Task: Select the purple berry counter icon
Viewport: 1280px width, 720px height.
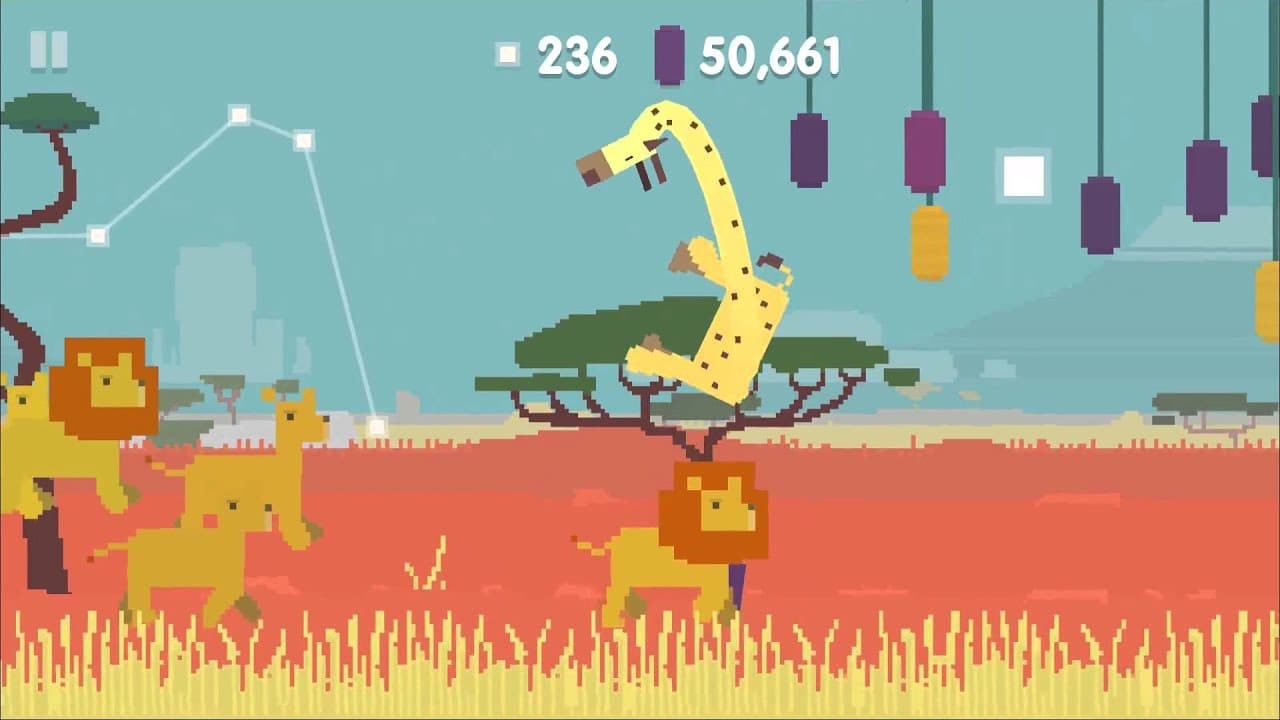Action: tap(666, 55)
